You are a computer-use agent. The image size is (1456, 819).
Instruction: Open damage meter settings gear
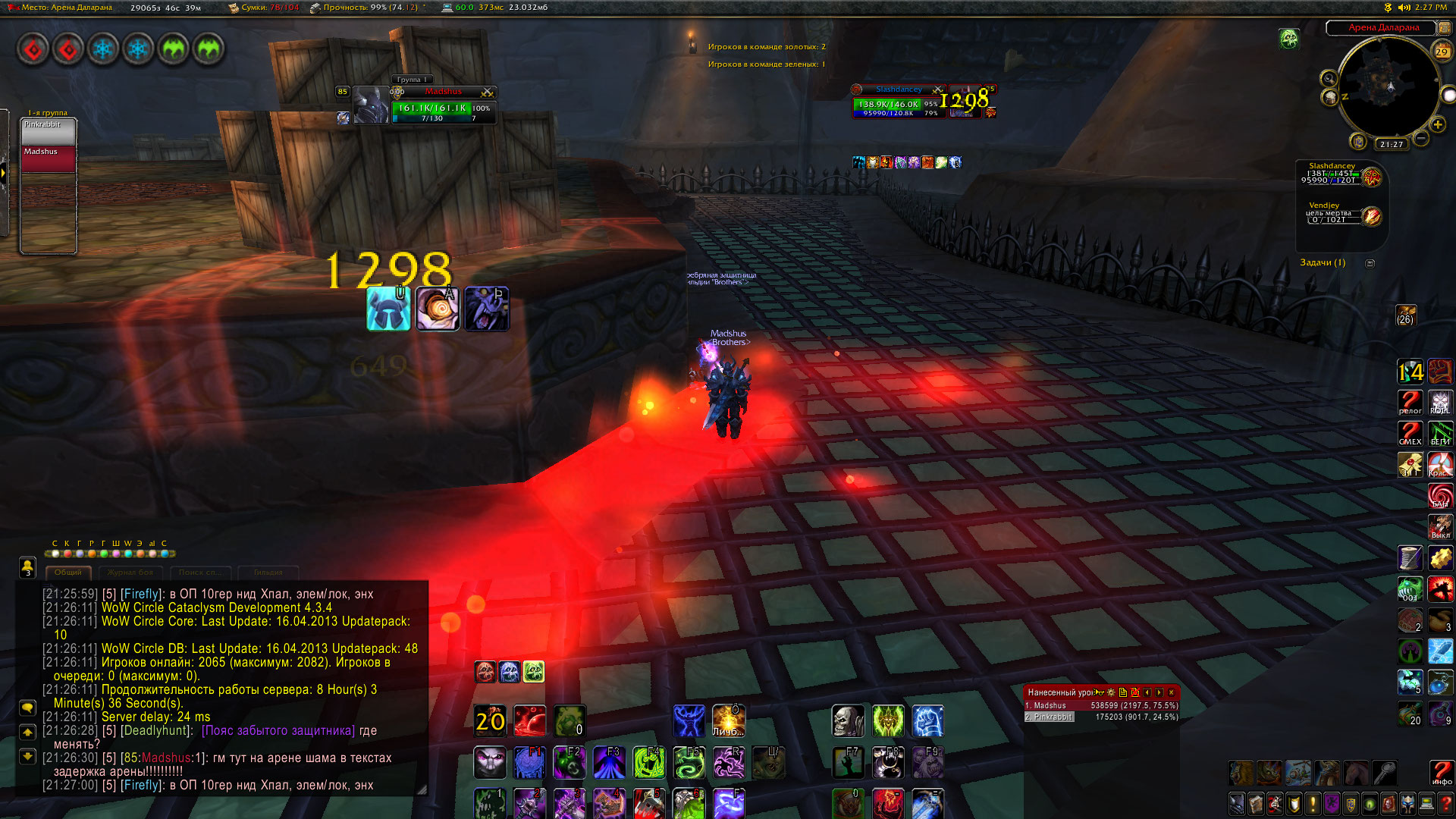pos(1111,692)
